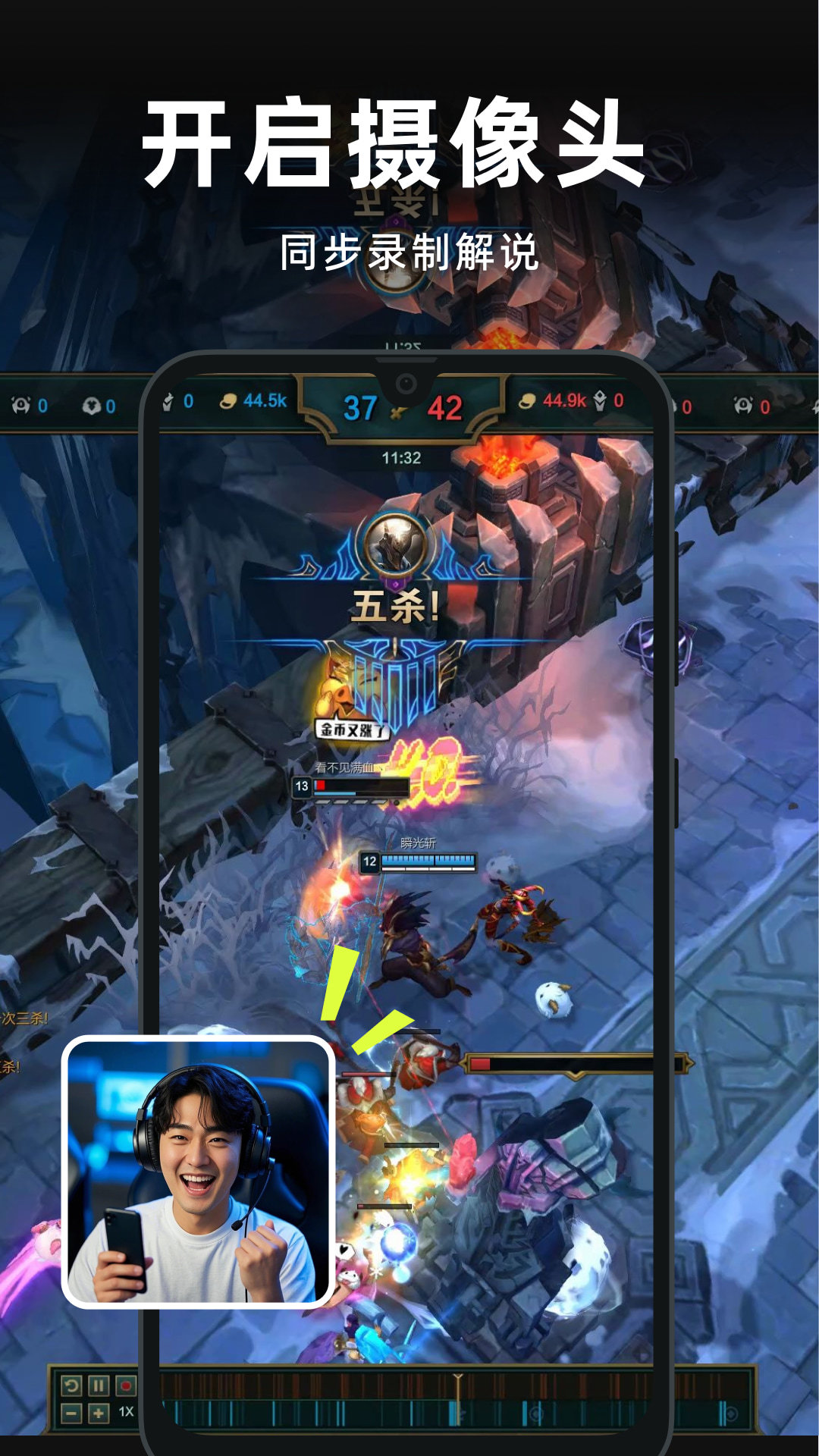819x1456 pixels.
Task: Click the replay rewind button
Action: point(71,1386)
